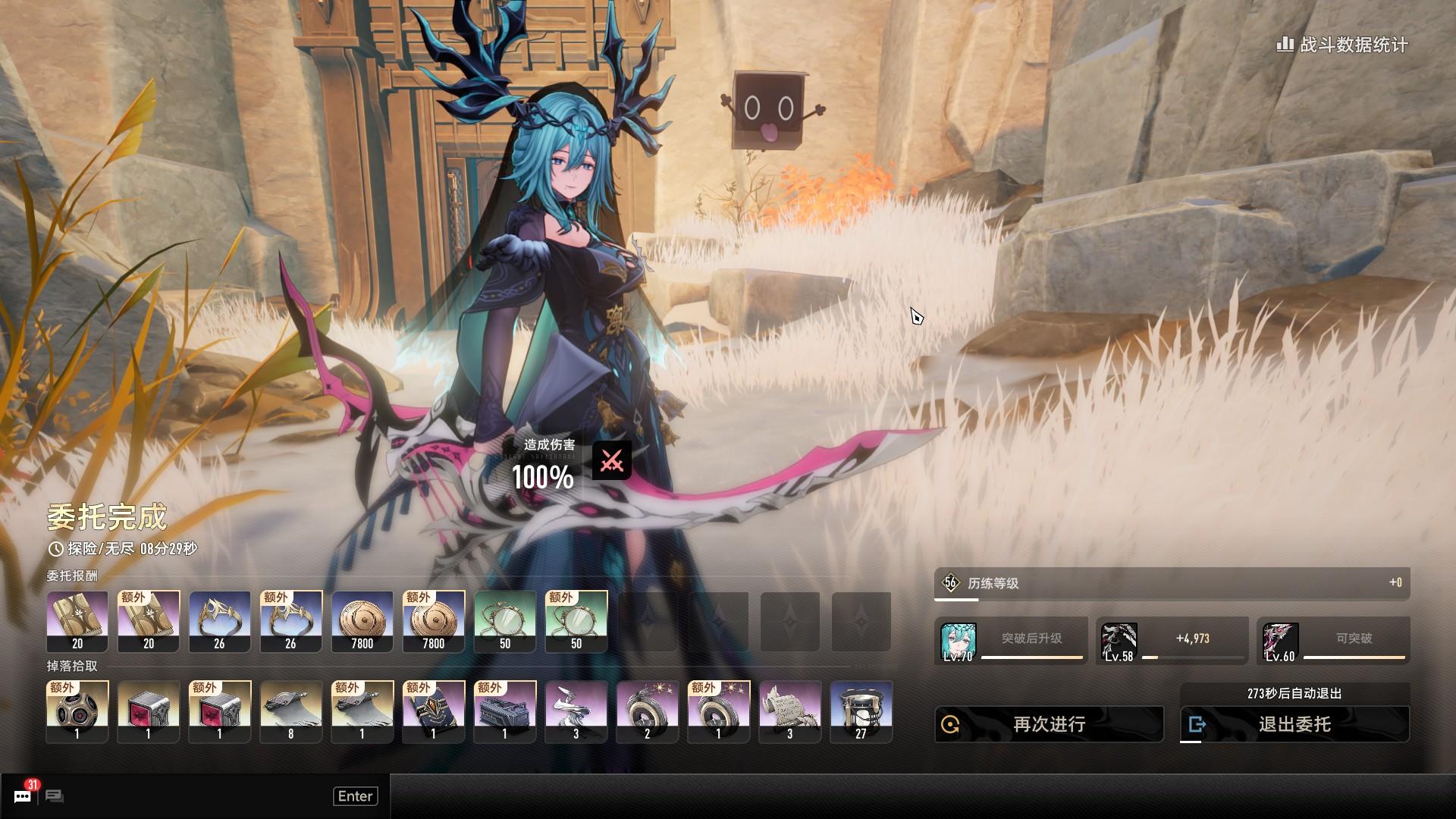Select the teal-haired character Lv.70 portrait
The image size is (1456, 819).
tap(958, 642)
